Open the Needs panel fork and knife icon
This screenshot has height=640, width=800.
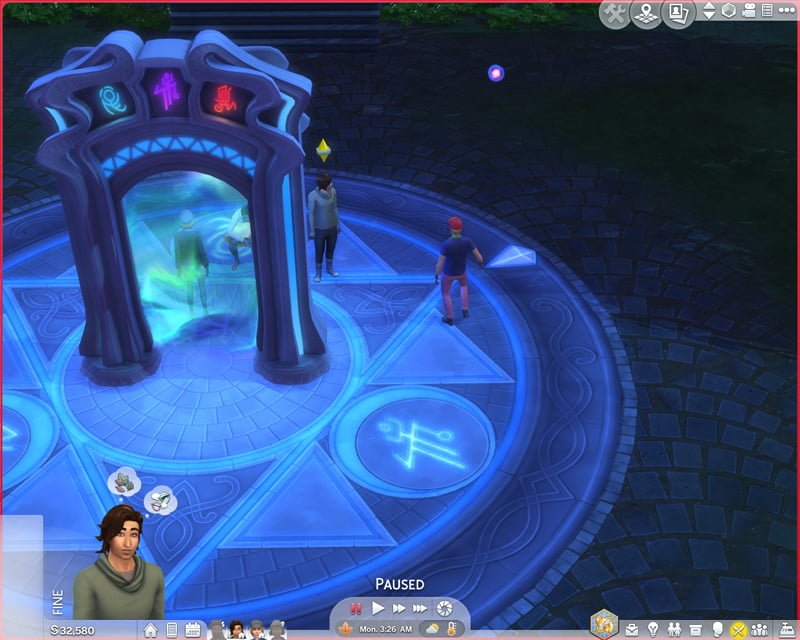coord(739,630)
